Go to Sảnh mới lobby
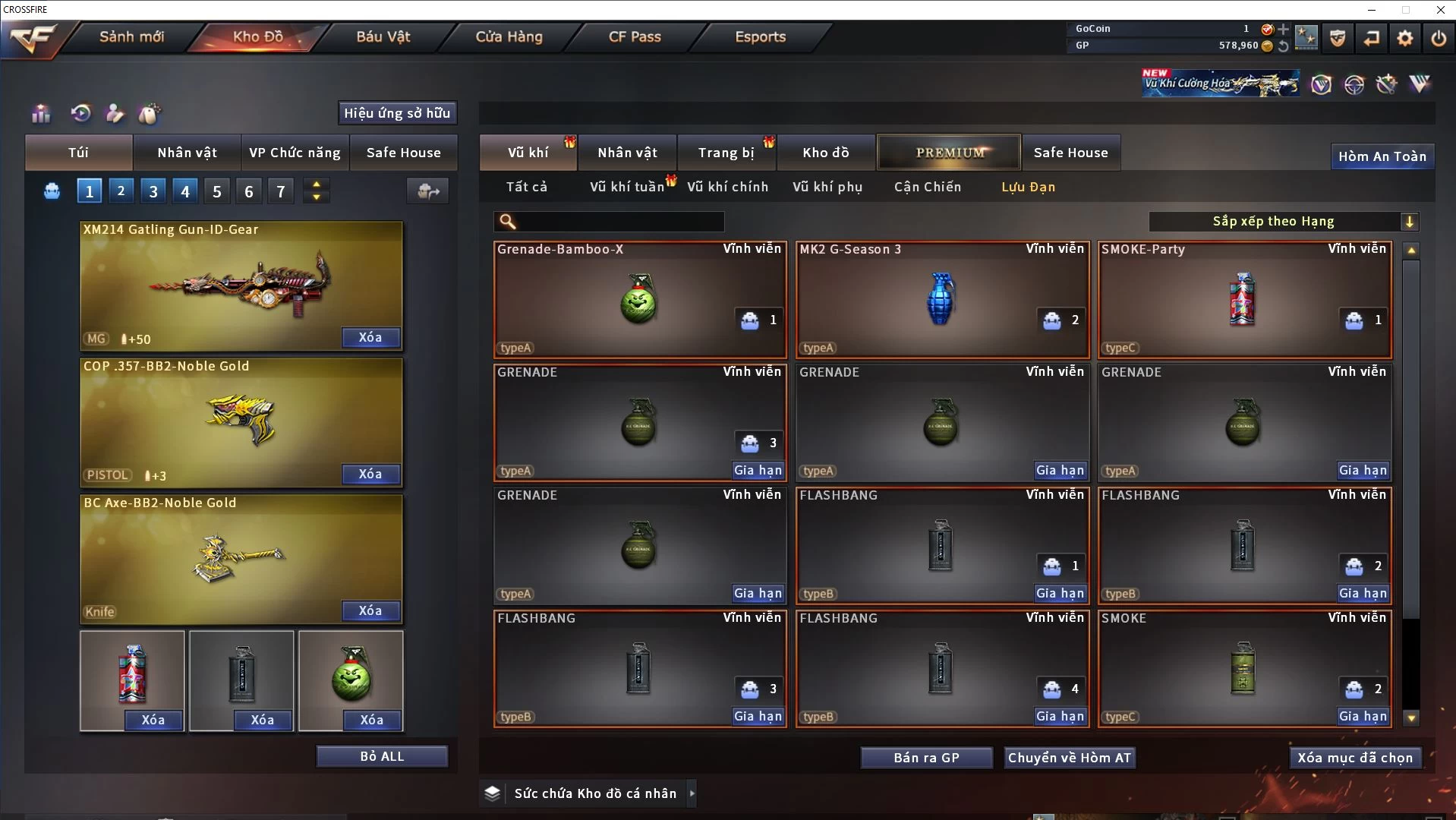This screenshot has width=1456, height=820. pos(131,36)
